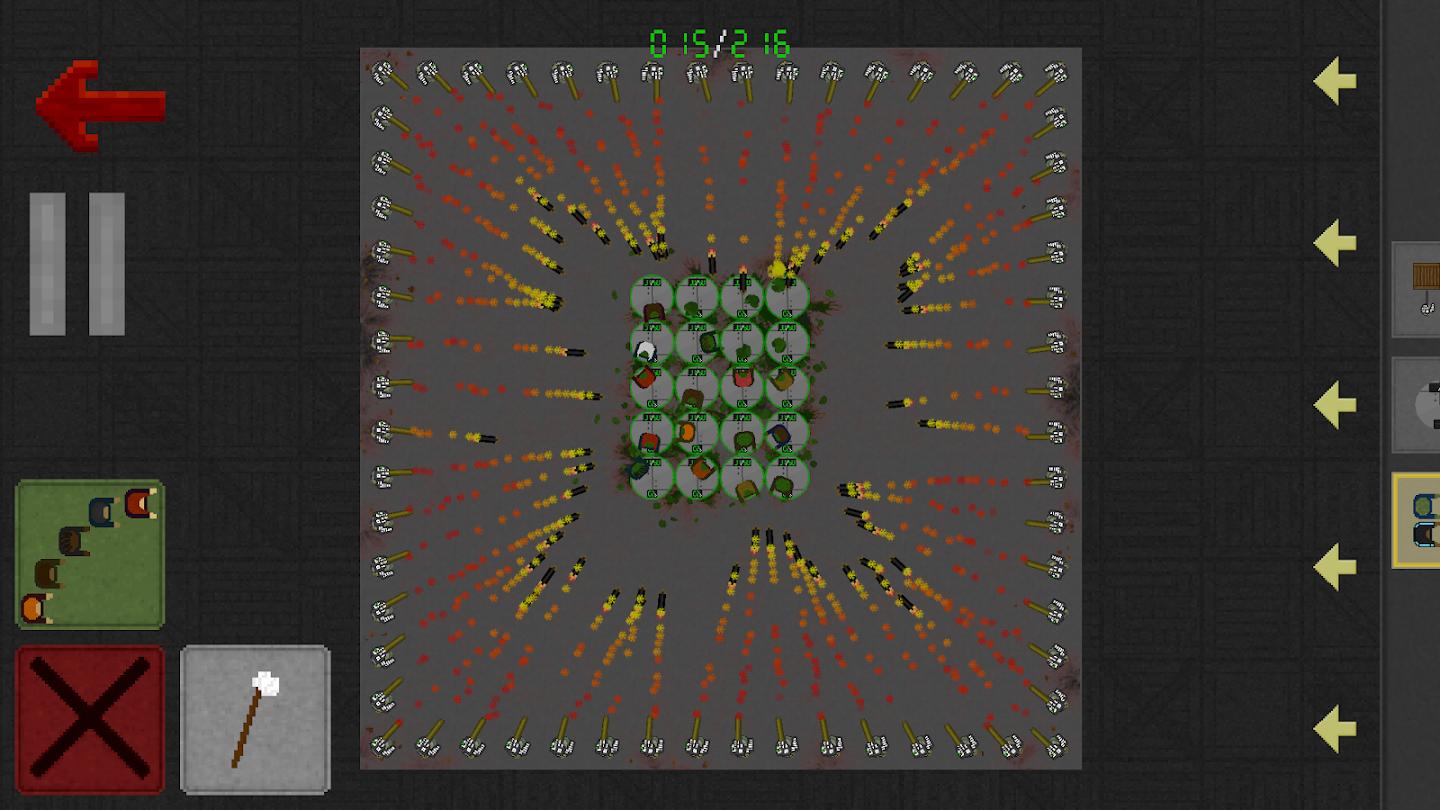This screenshot has height=810, width=1440.
Task: Deselect the white-capped unit in the formation
Action: click(645, 348)
